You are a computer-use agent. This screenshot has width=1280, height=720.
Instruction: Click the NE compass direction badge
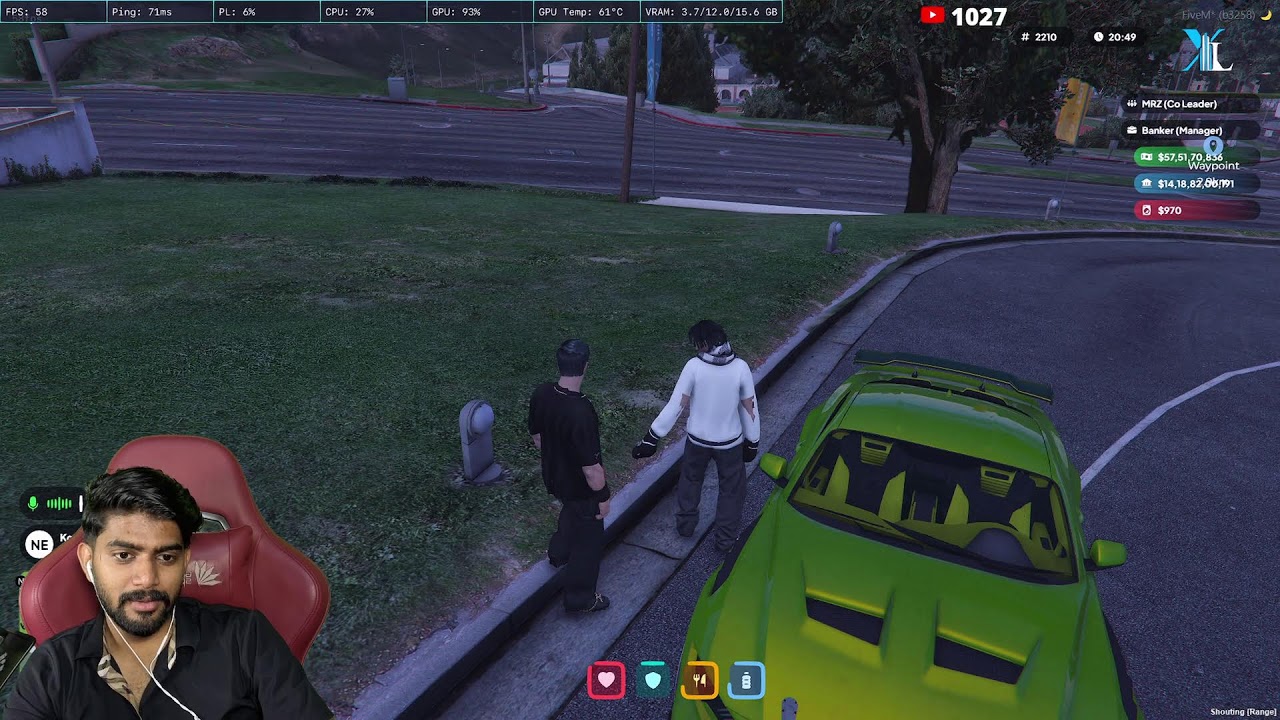coord(40,545)
